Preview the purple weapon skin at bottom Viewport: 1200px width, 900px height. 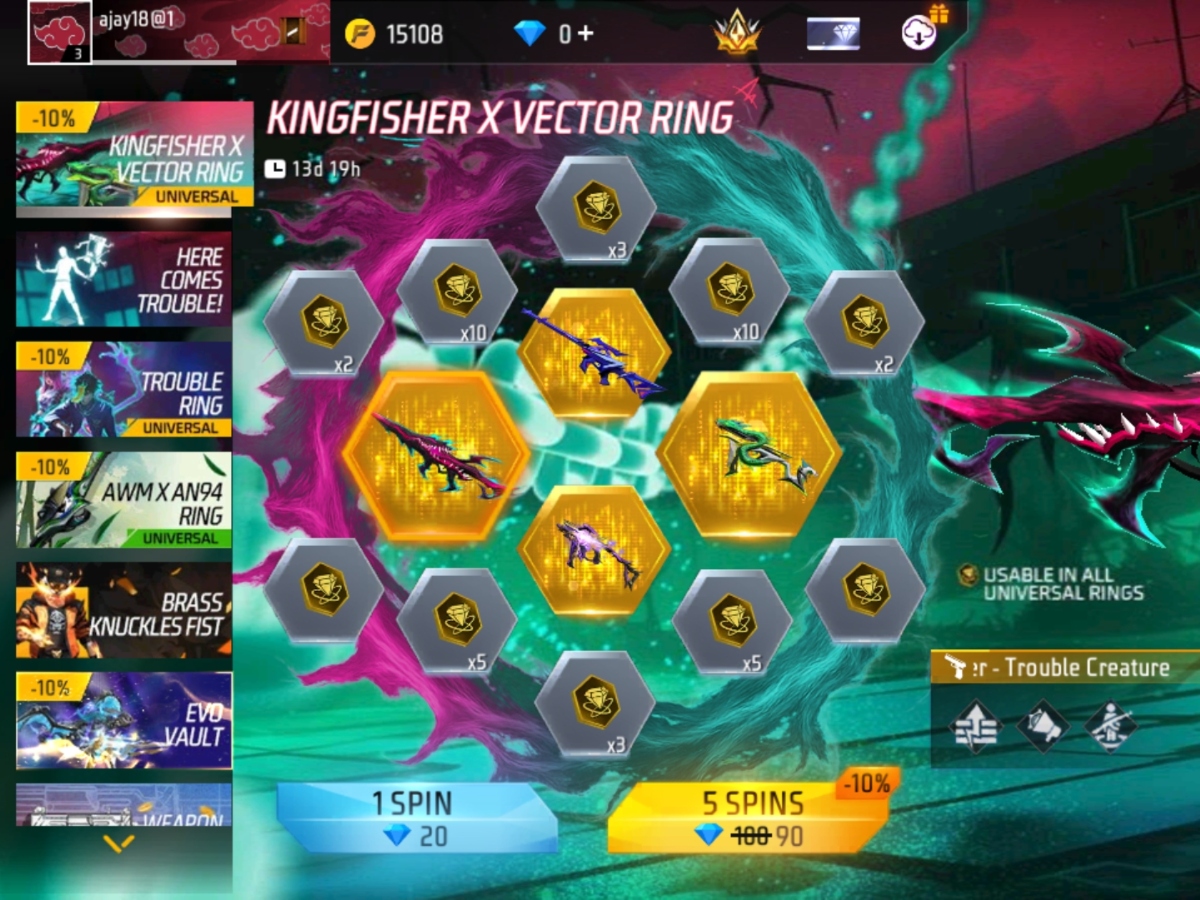(x=594, y=550)
